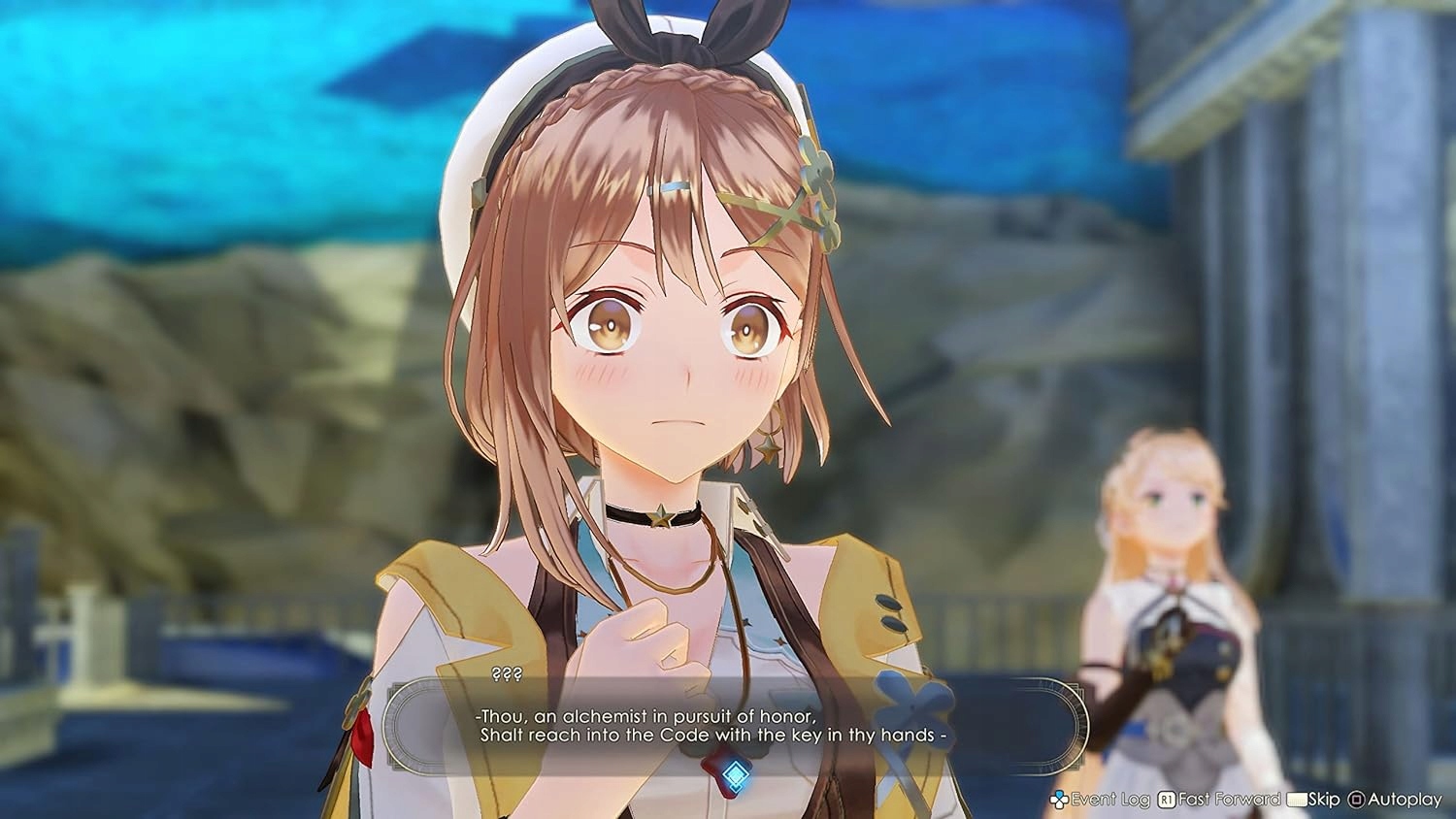This screenshot has height=819, width=1456.
Task: Click the d-pad icon beside Event Log
Action: [1059, 800]
